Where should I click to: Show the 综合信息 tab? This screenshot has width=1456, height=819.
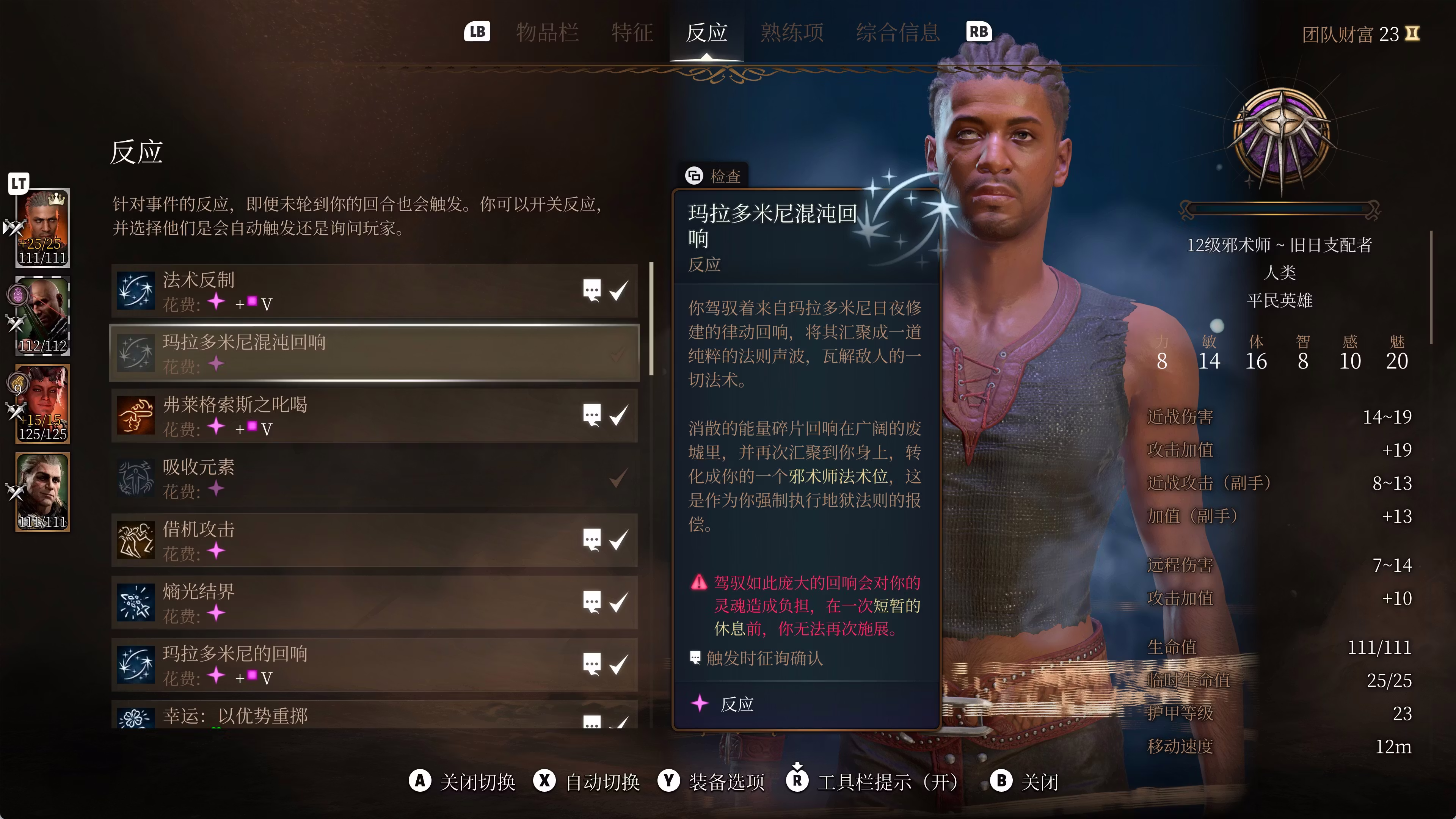click(x=897, y=33)
